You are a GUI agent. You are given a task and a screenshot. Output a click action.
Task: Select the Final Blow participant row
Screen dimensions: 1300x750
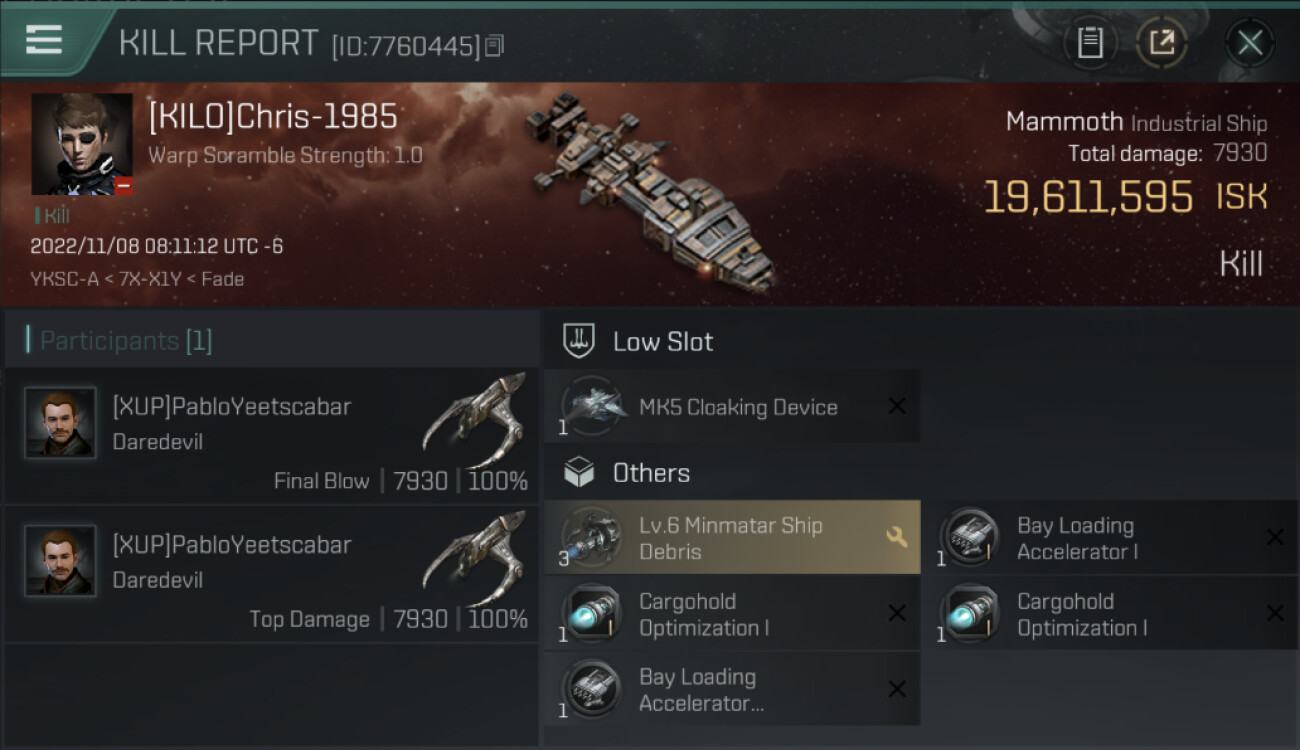pyautogui.click(x=272, y=436)
